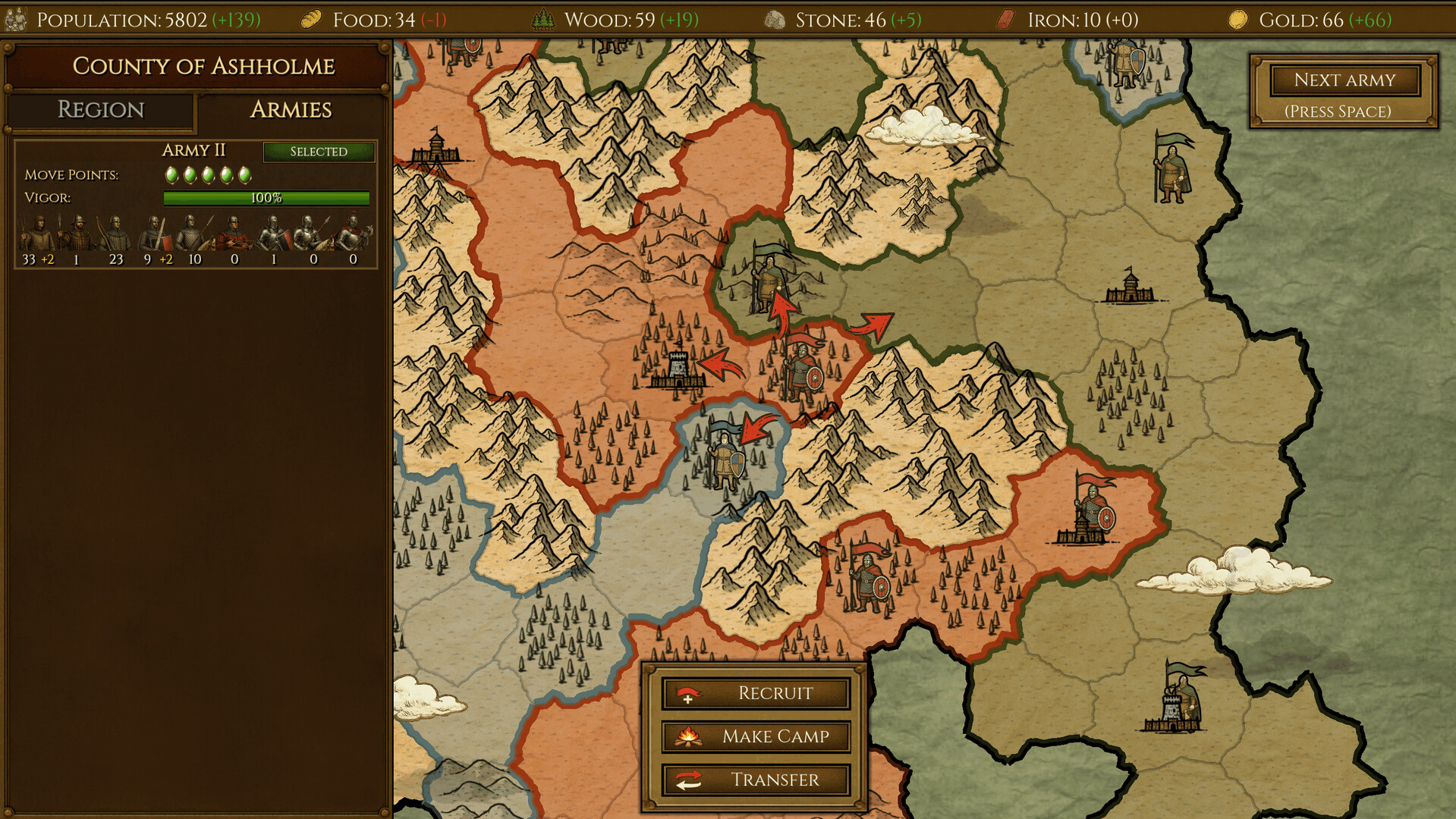Click the first green Move Points gem
The width and height of the screenshot is (1456, 819).
point(172,174)
